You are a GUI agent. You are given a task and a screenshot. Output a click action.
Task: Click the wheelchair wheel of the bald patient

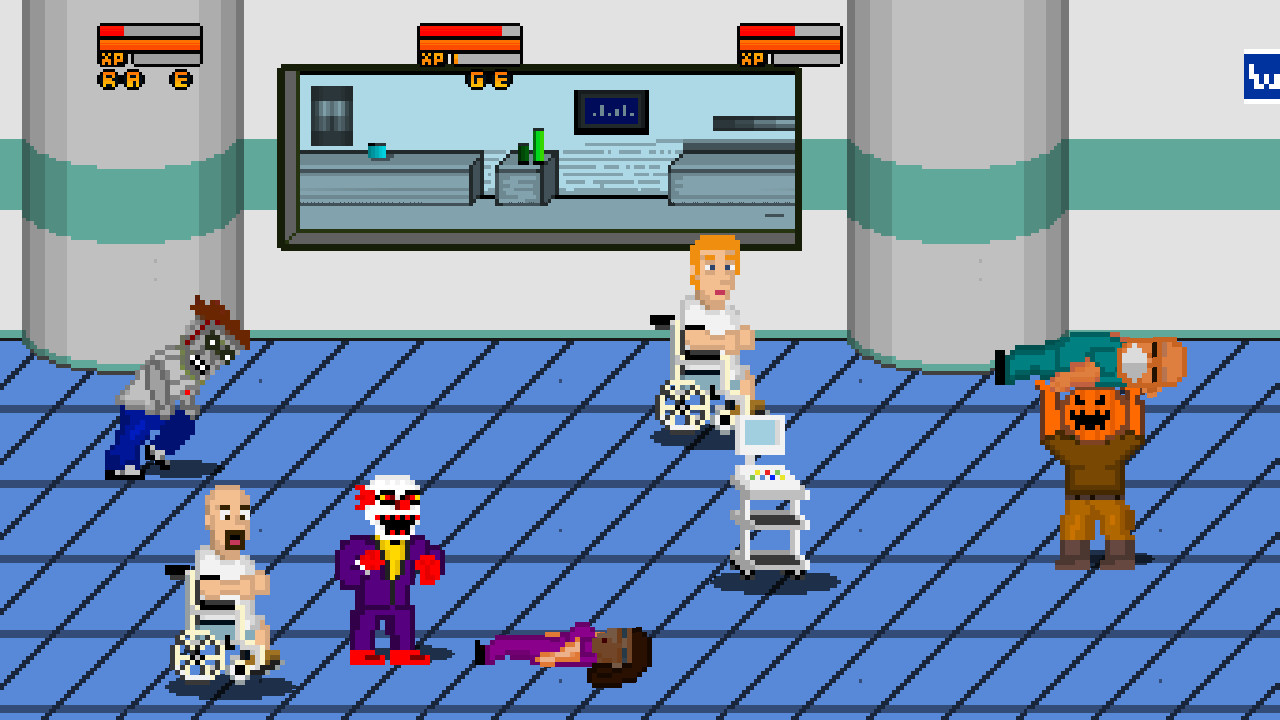click(x=197, y=655)
